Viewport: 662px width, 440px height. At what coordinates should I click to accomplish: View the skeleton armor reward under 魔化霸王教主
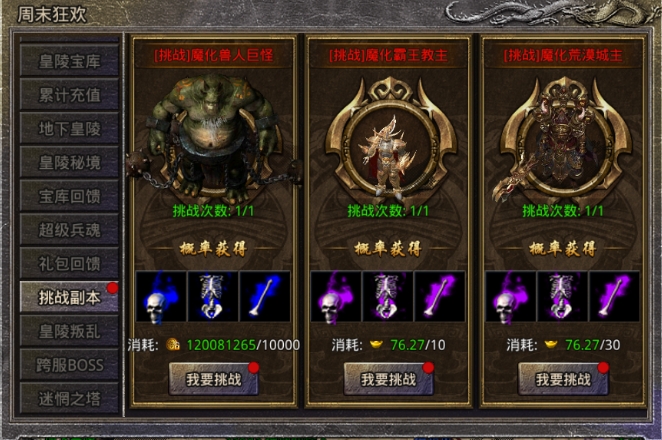point(389,298)
